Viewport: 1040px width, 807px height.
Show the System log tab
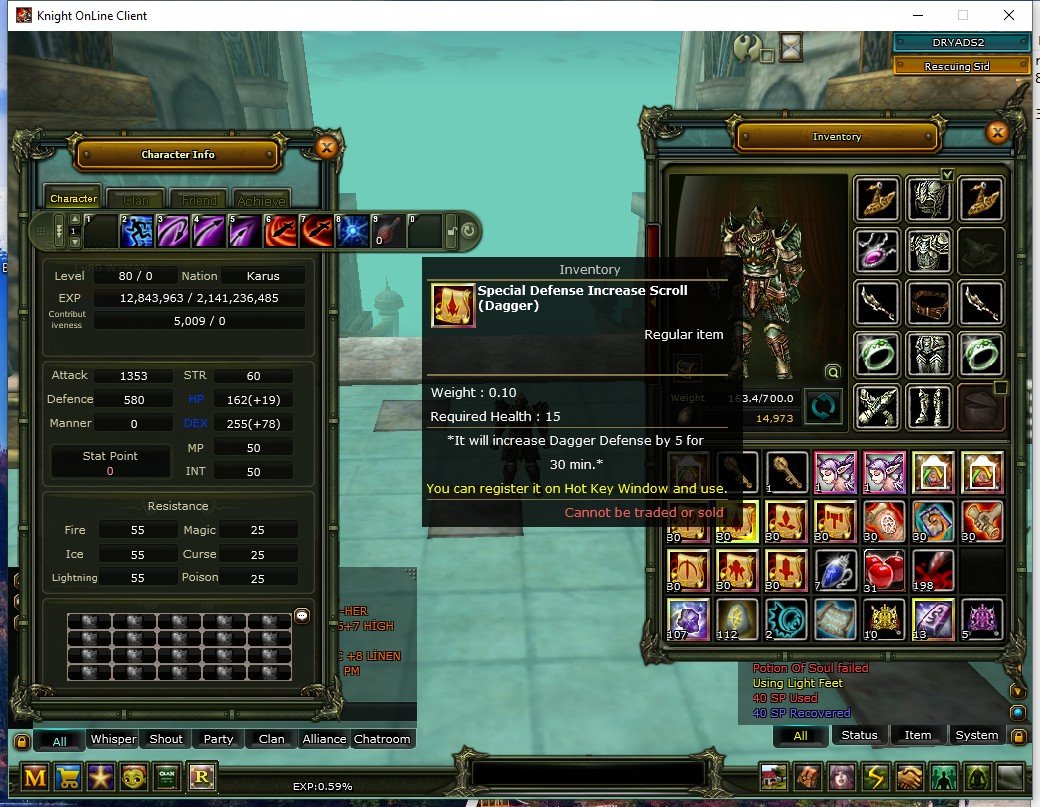976,735
